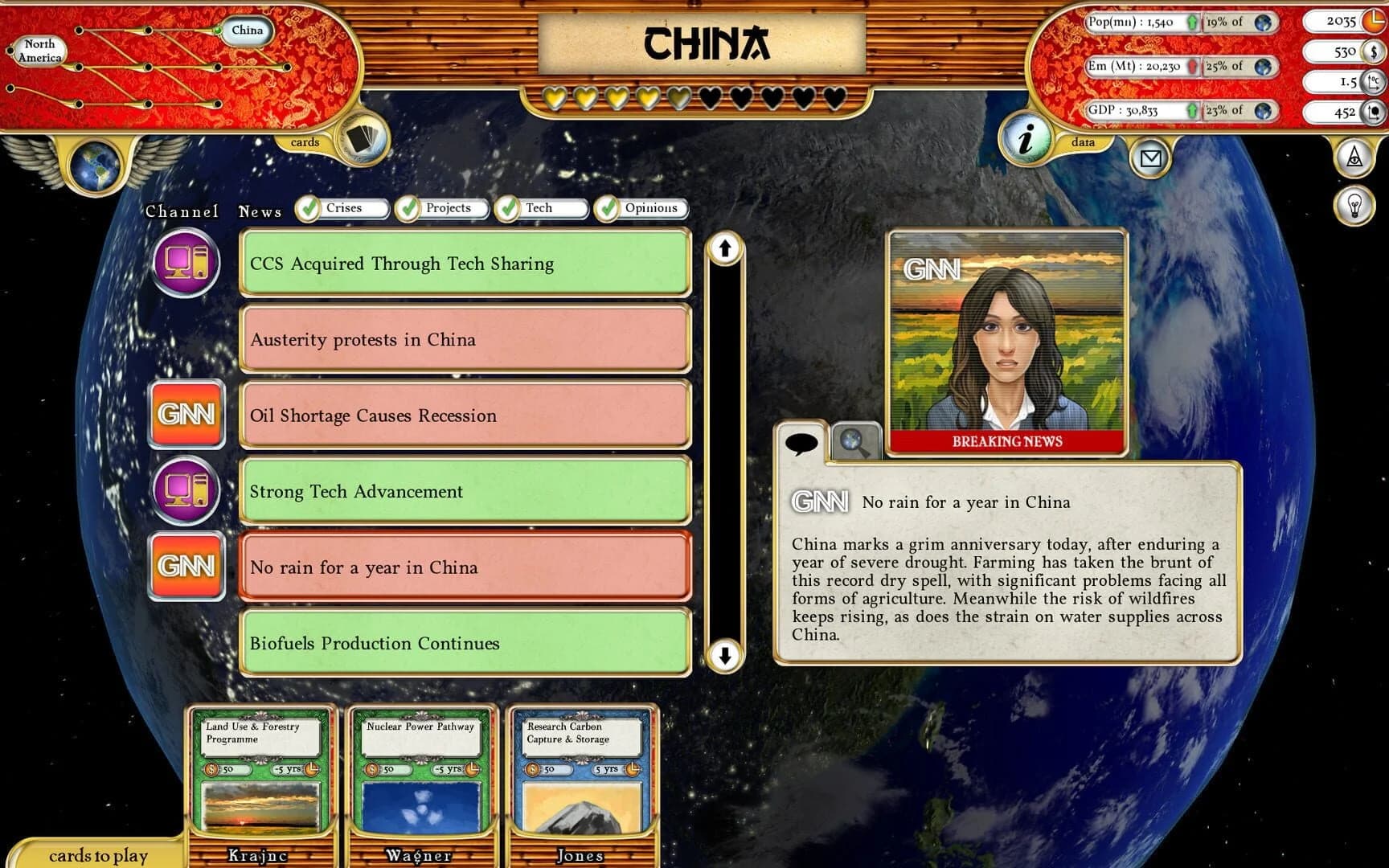Open the messages envelope icon
This screenshot has width=1389, height=868.
1152,158
